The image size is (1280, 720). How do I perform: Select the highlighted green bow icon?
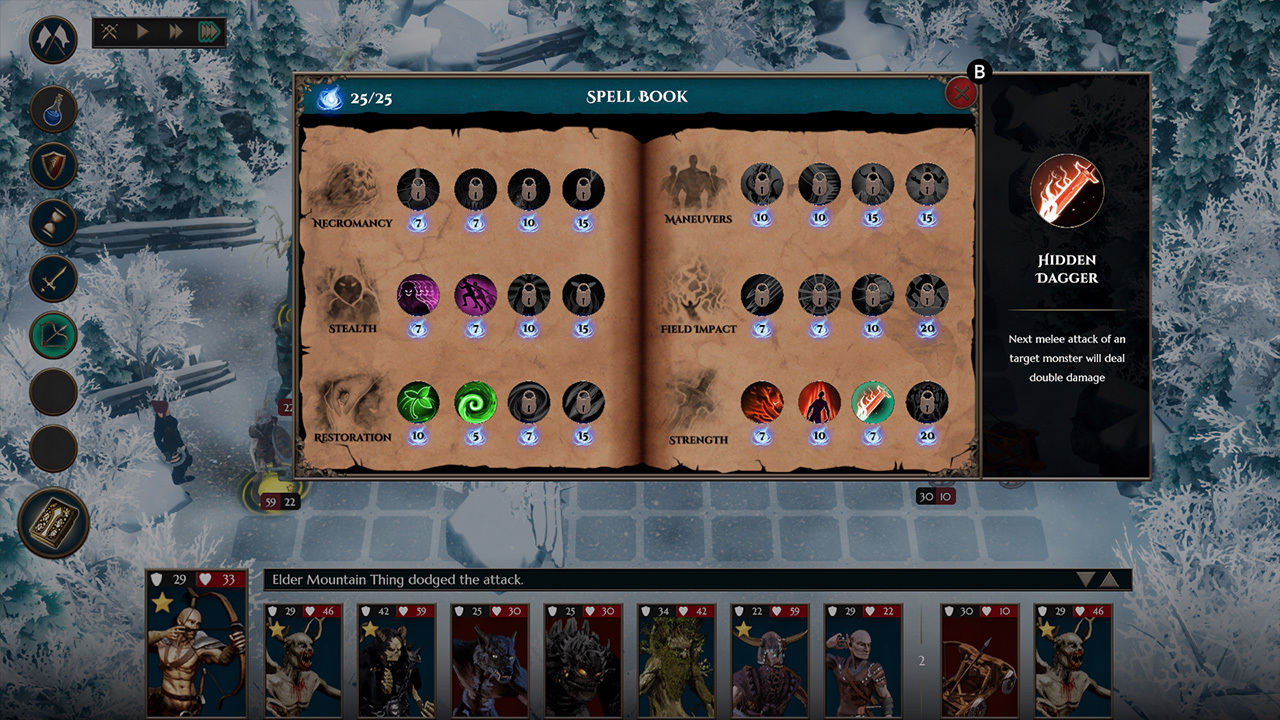[x=53, y=336]
